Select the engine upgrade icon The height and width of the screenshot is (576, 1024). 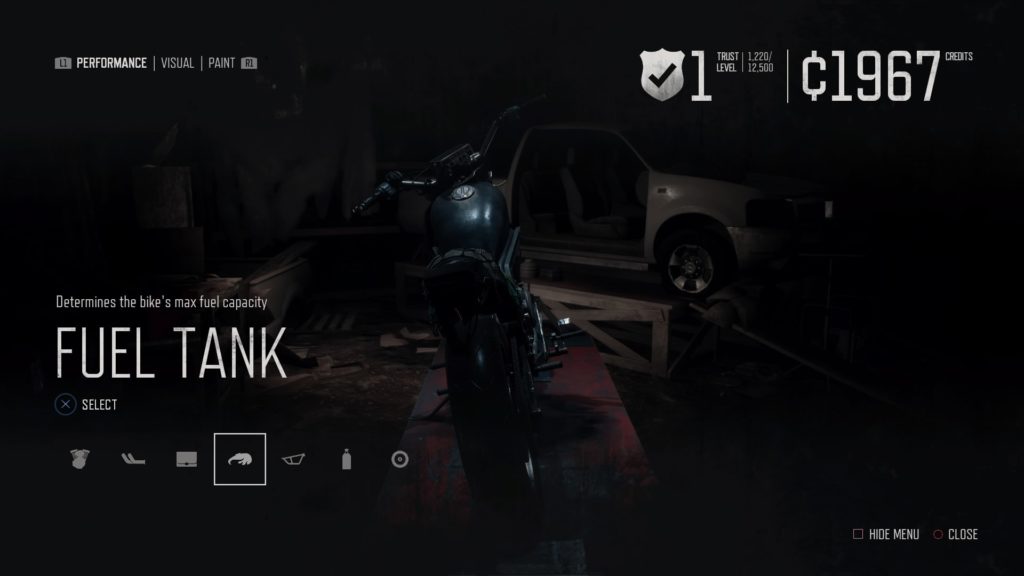point(80,459)
